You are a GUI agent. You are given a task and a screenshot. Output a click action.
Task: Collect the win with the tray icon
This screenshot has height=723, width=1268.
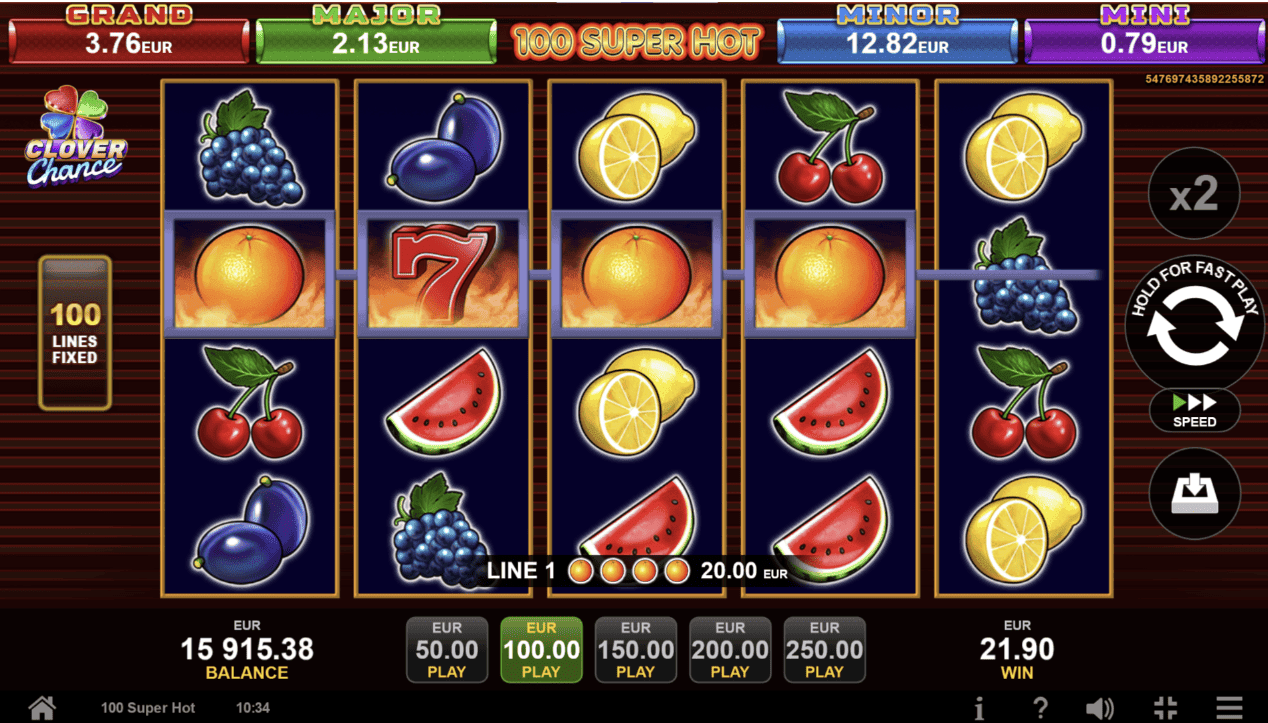pyautogui.click(x=1194, y=493)
